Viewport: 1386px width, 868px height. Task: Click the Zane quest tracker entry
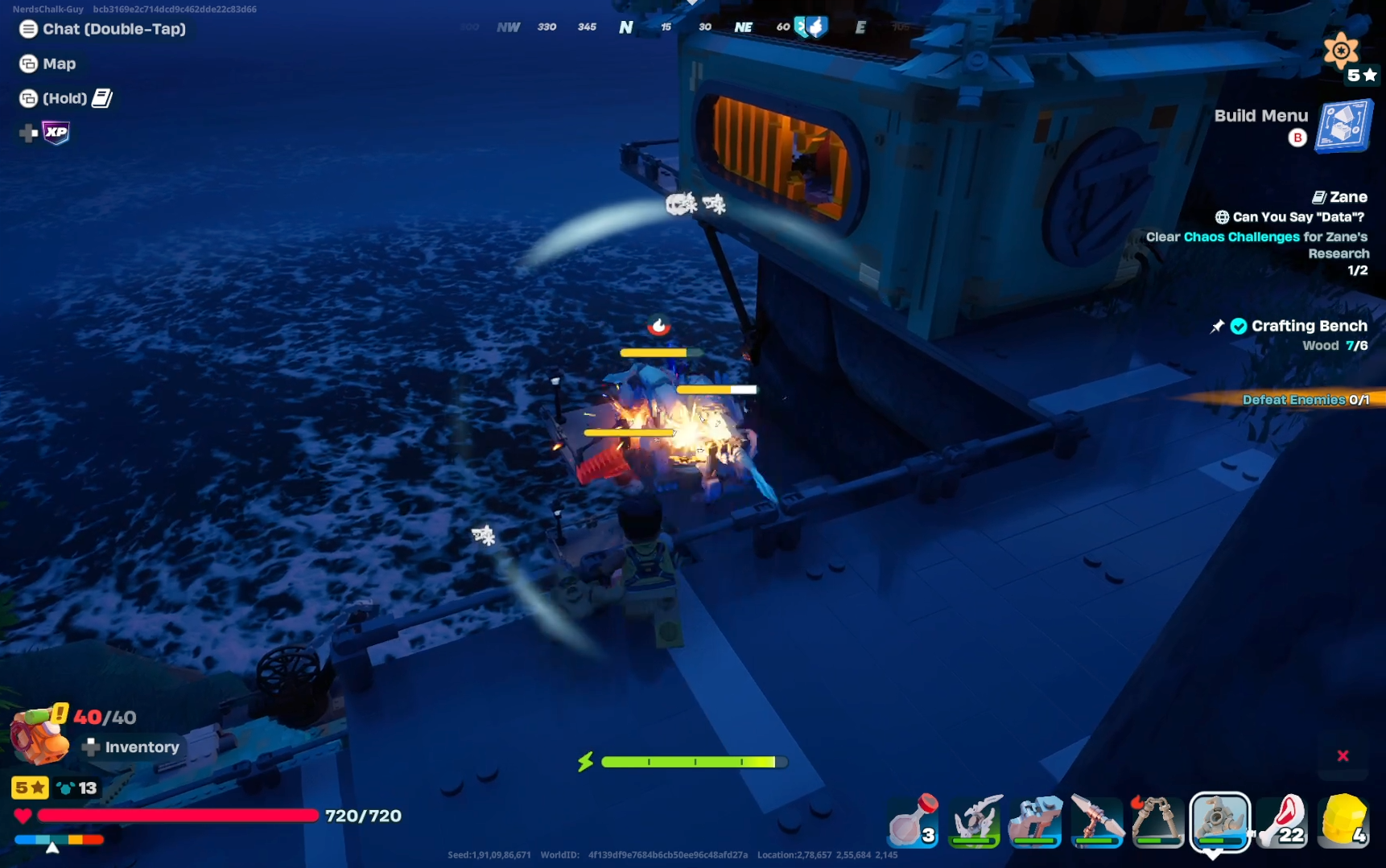click(x=1340, y=197)
